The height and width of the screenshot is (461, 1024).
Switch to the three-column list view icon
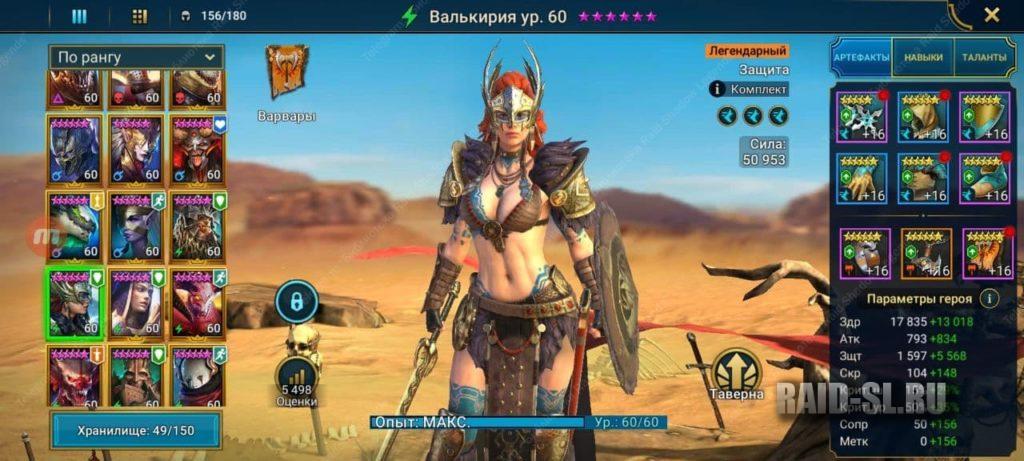click(x=79, y=16)
